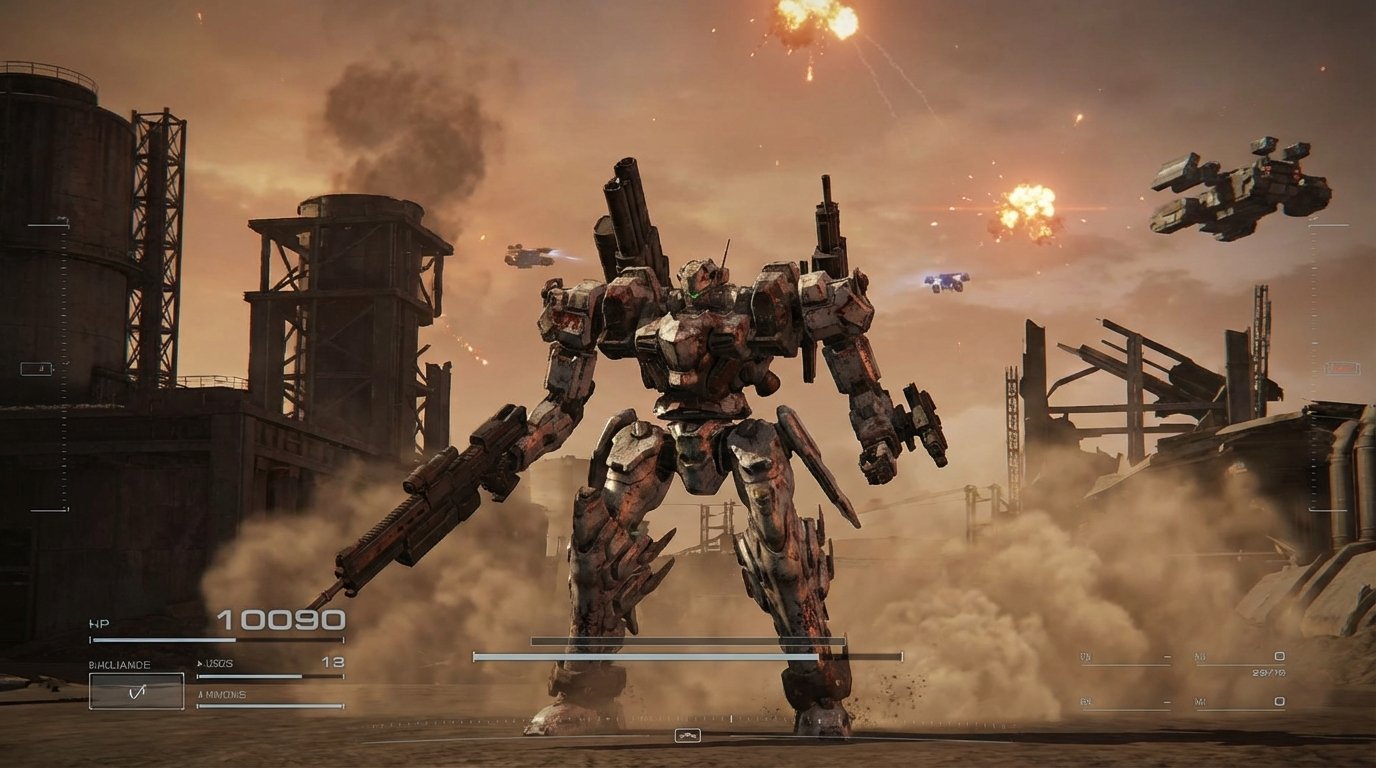
Task: Select the compass waypoint icon bottom center
Action: coord(688,735)
